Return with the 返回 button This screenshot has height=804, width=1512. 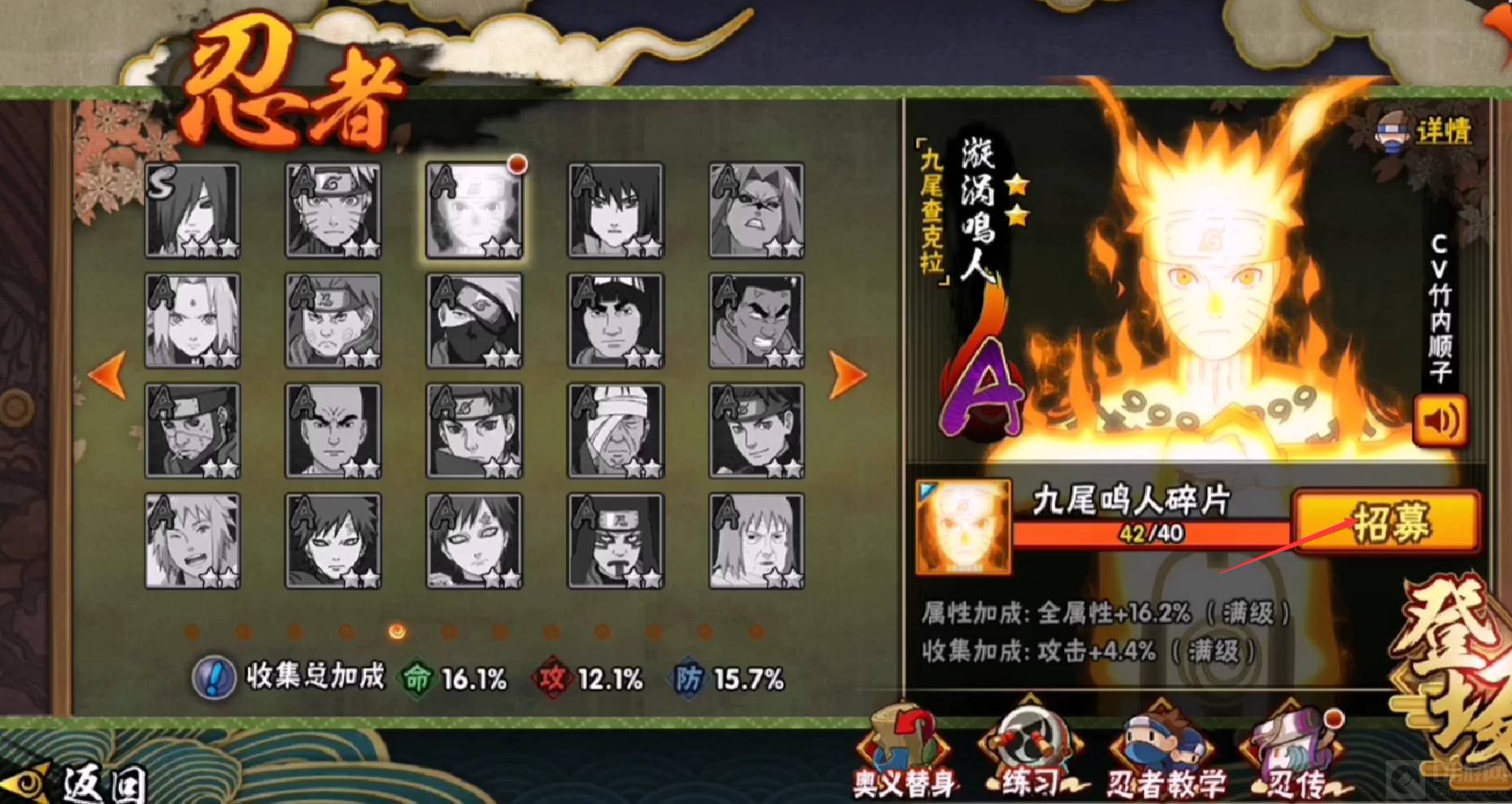pyautogui.click(x=89, y=782)
